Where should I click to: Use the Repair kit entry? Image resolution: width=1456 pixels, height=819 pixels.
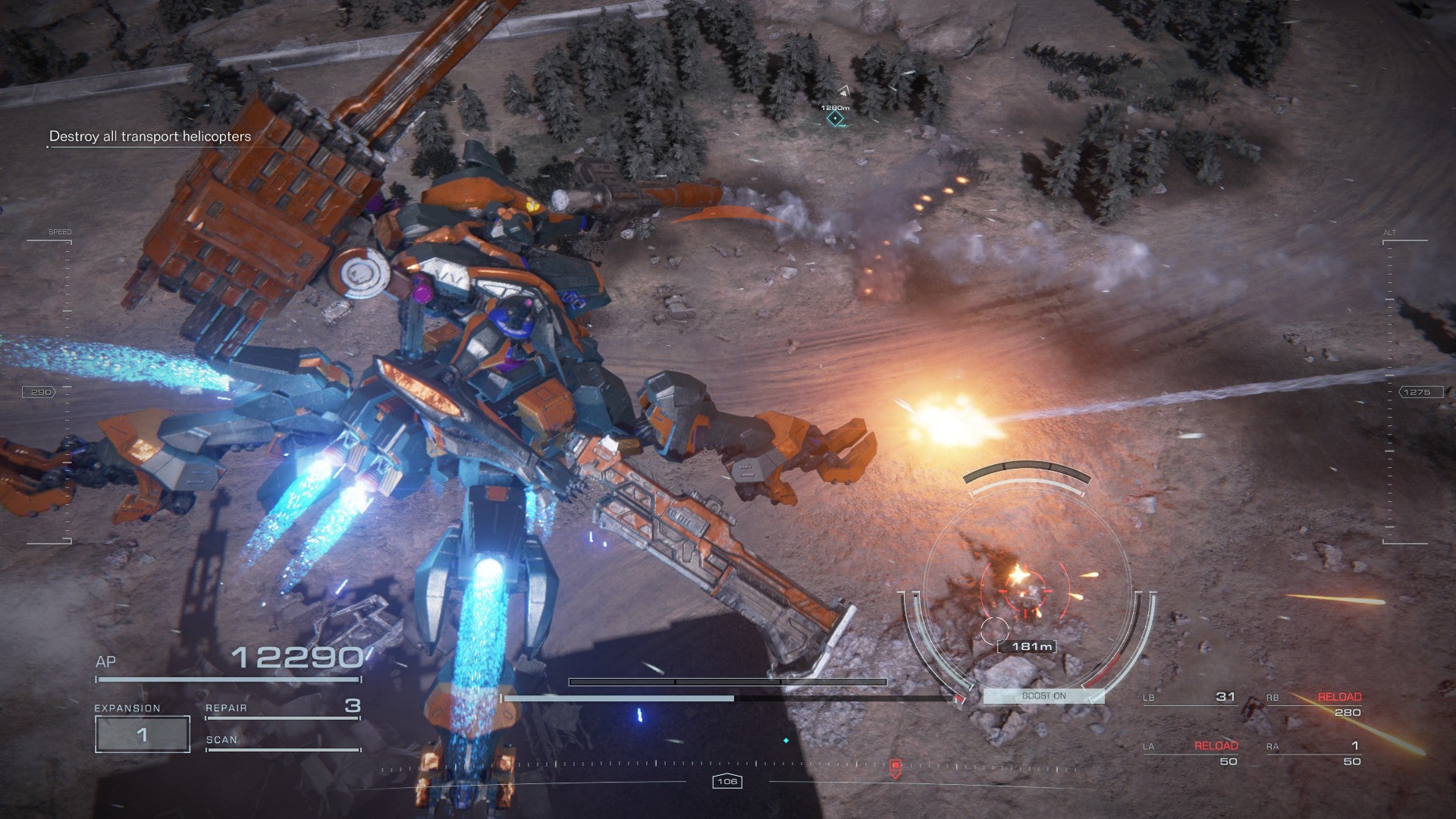282,708
